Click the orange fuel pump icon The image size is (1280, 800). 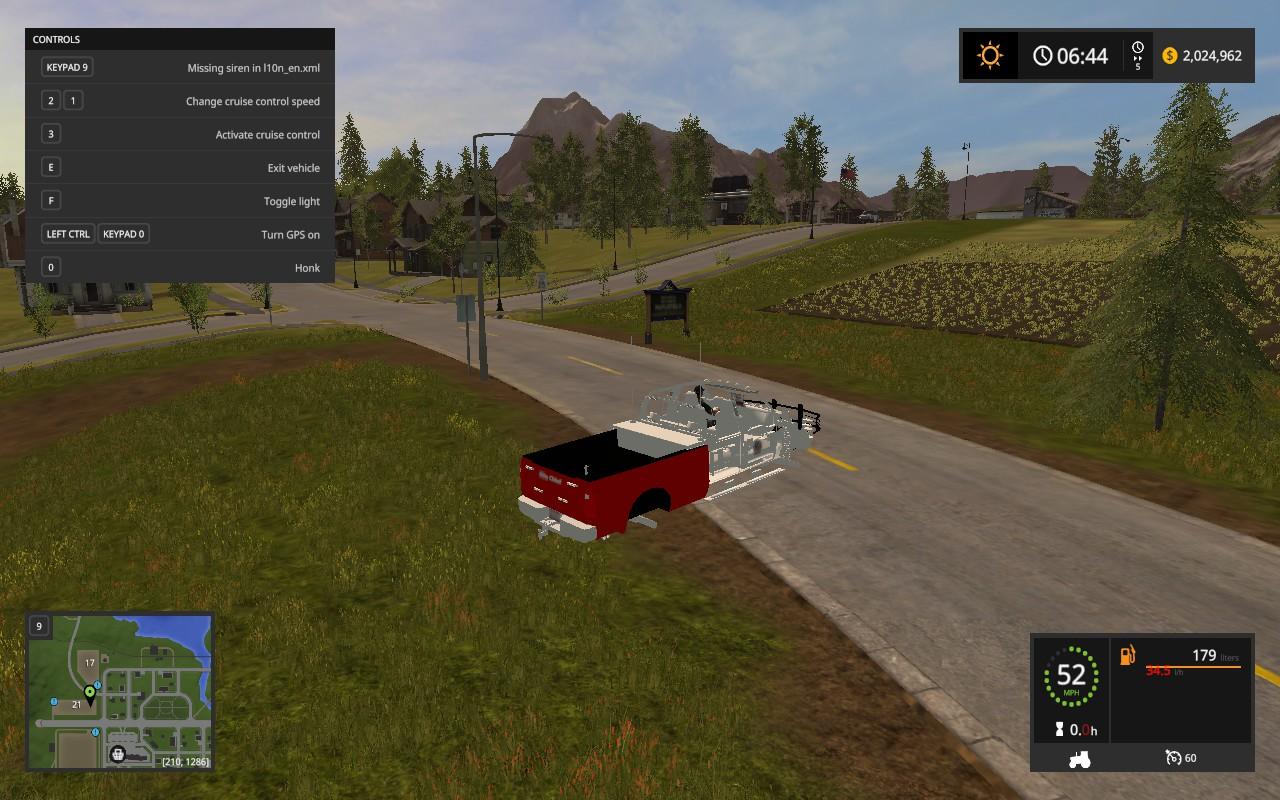pyautogui.click(x=1128, y=656)
